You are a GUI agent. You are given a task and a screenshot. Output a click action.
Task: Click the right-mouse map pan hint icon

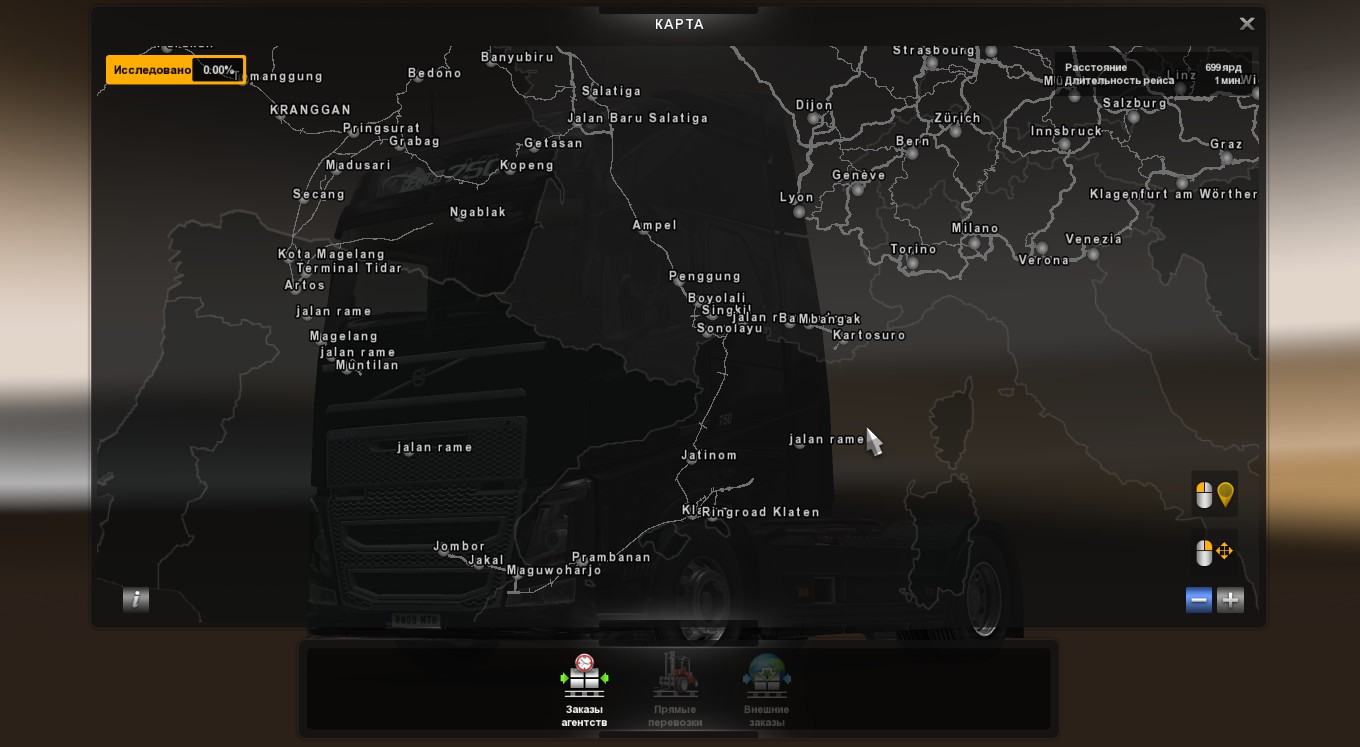tap(1215, 551)
